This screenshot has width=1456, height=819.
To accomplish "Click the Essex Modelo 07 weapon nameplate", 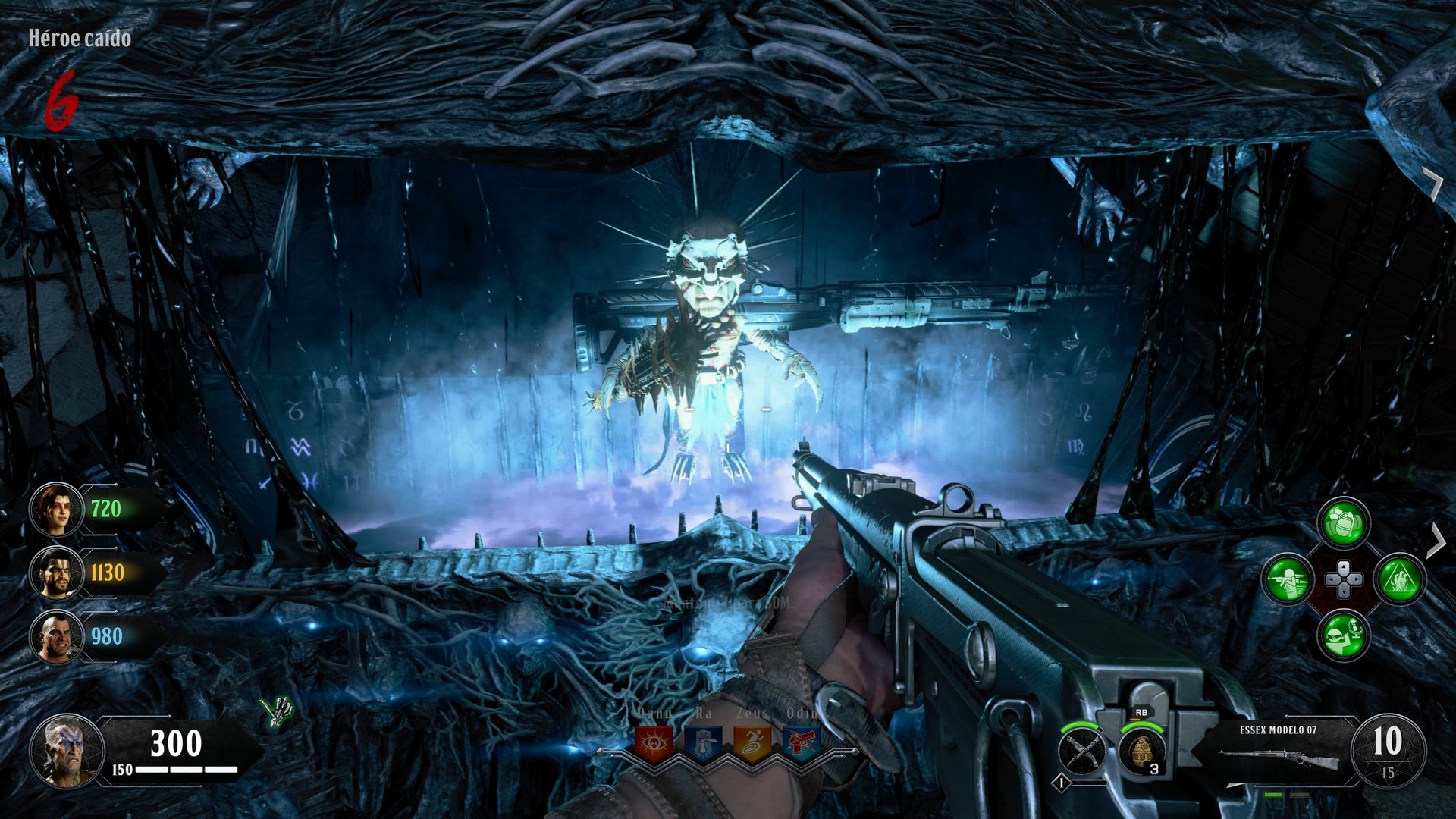I will click(x=1279, y=729).
